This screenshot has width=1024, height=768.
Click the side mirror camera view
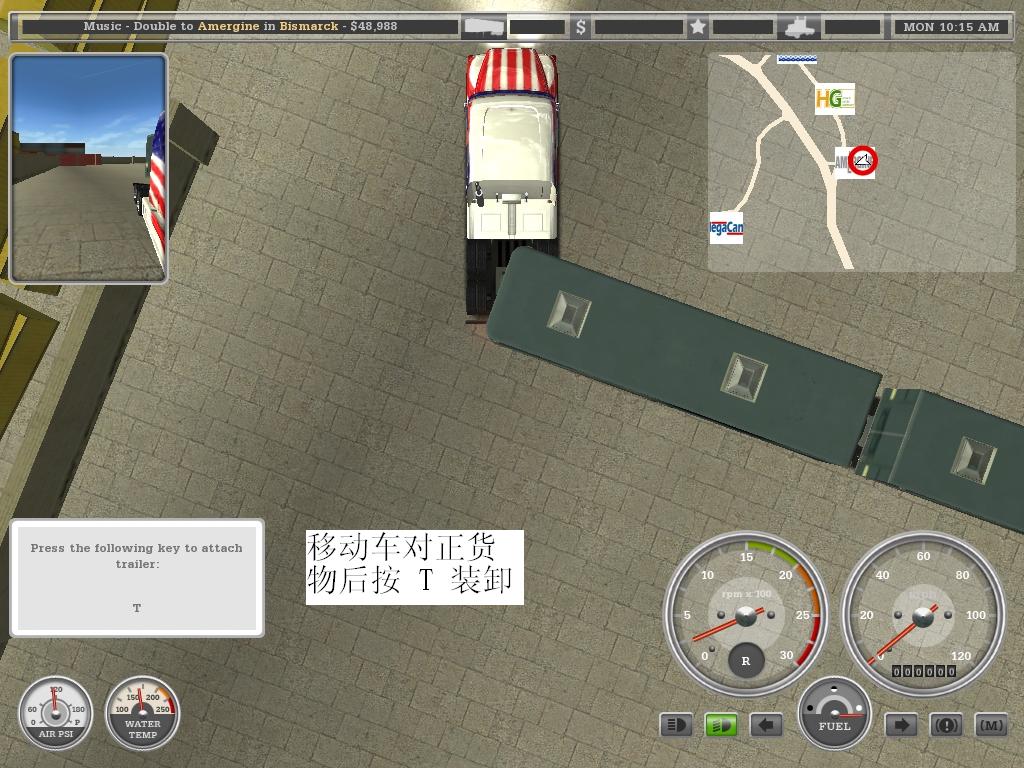click(88, 168)
